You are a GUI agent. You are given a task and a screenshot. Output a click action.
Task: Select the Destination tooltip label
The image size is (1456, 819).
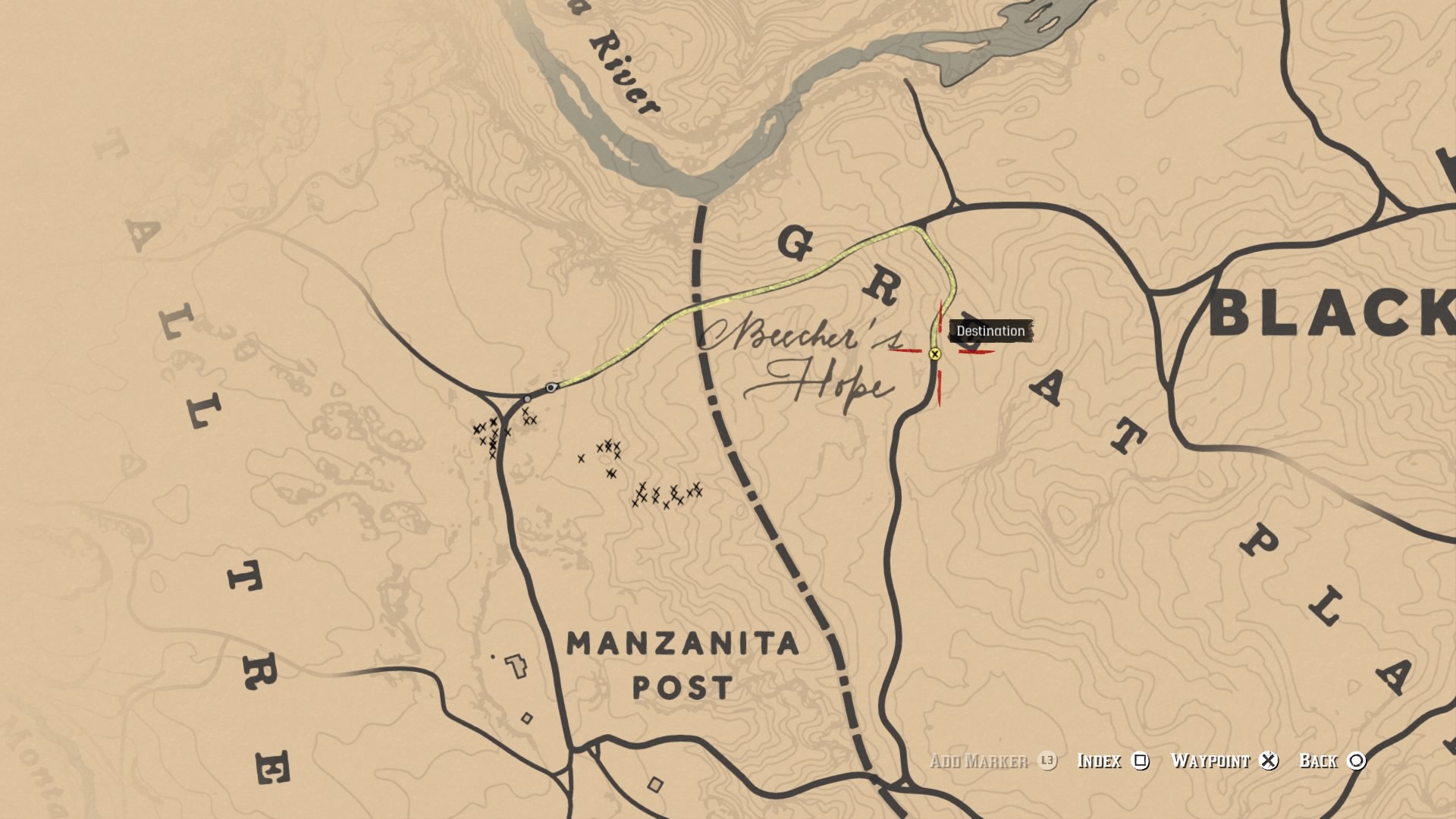[x=990, y=331]
